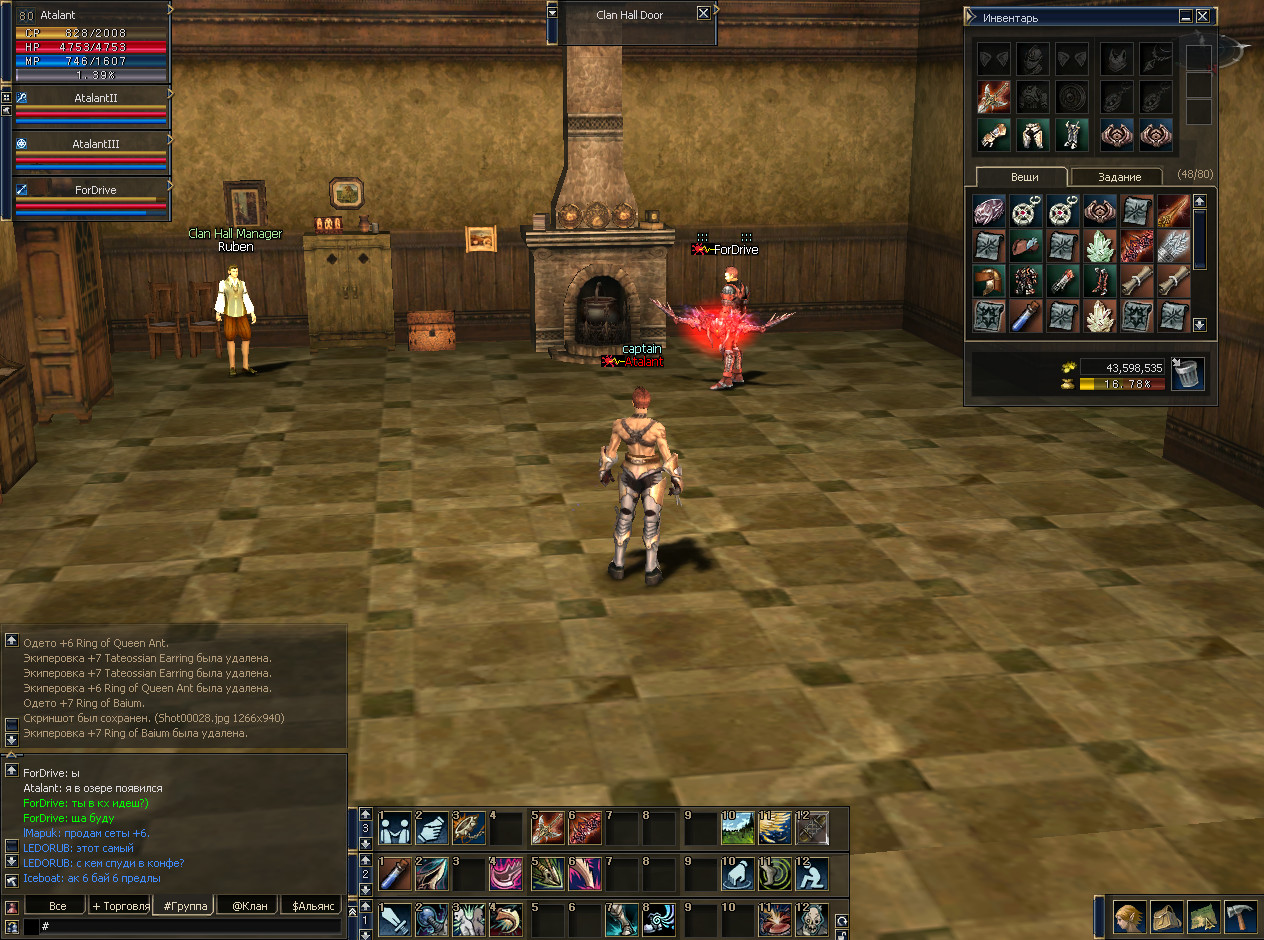This screenshot has height=940, width=1264.
Task: Select party member AtalantII
Action: 96,99
